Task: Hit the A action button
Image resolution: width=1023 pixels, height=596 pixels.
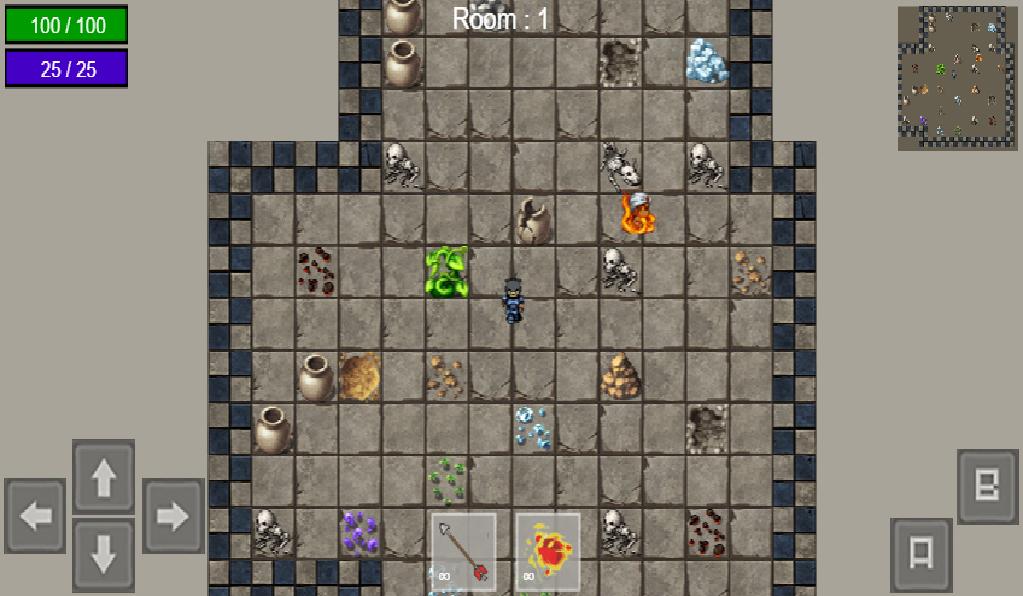Action: pos(921,554)
